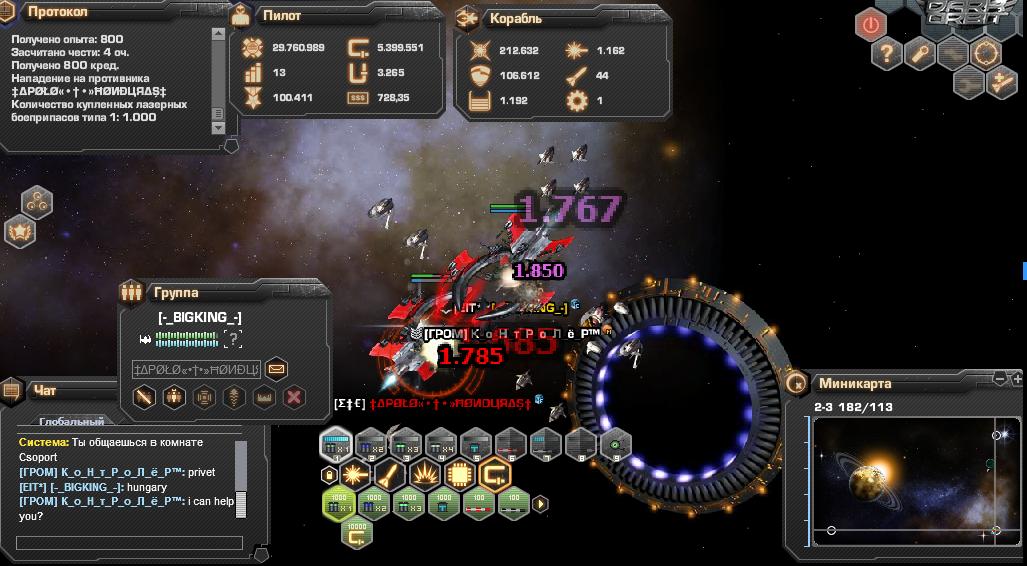This screenshot has width=1027, height=566.
Task: Open help with the question mark icon
Action: point(886,54)
